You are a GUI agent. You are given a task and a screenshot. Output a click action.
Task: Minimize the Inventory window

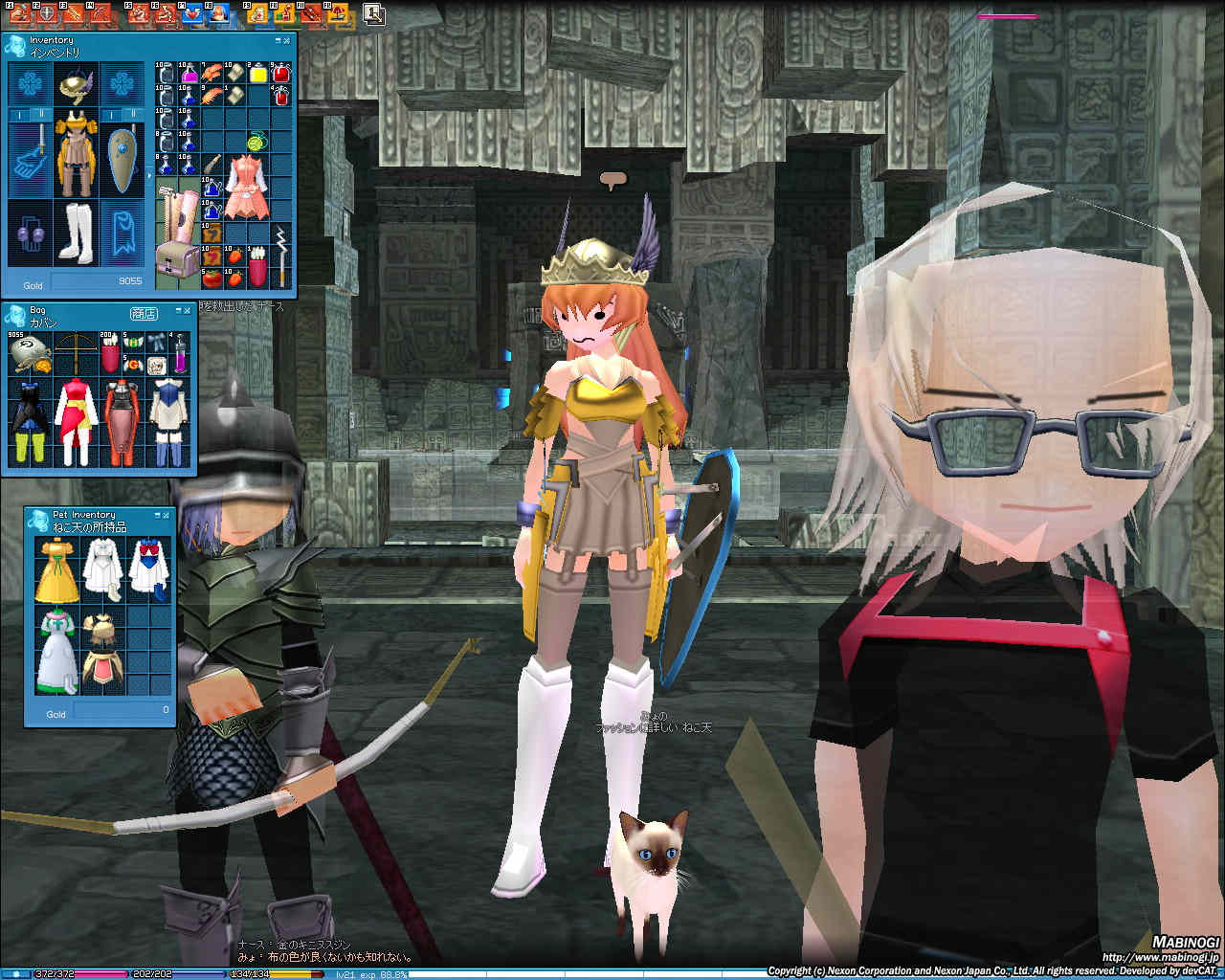278,41
